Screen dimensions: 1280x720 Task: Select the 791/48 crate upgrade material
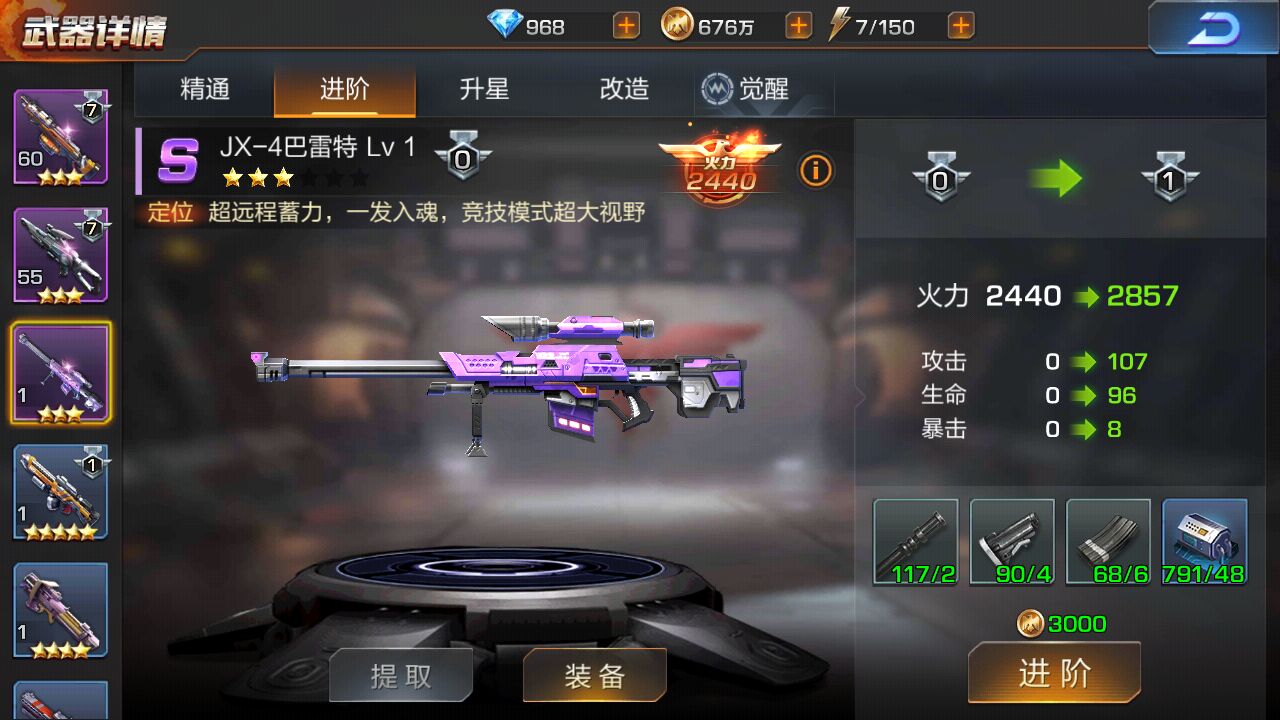[1203, 541]
